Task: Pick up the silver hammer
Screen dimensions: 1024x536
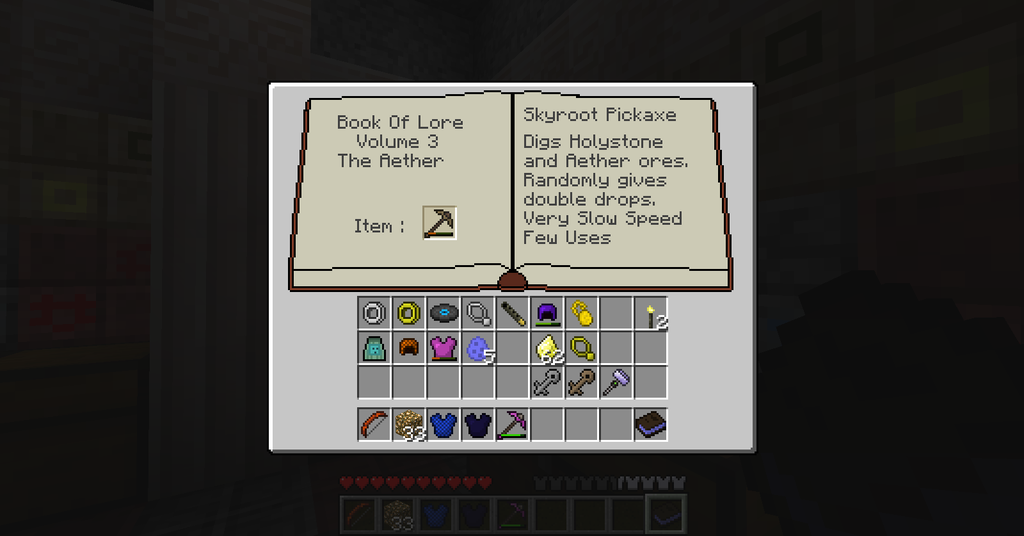Action: [x=615, y=382]
